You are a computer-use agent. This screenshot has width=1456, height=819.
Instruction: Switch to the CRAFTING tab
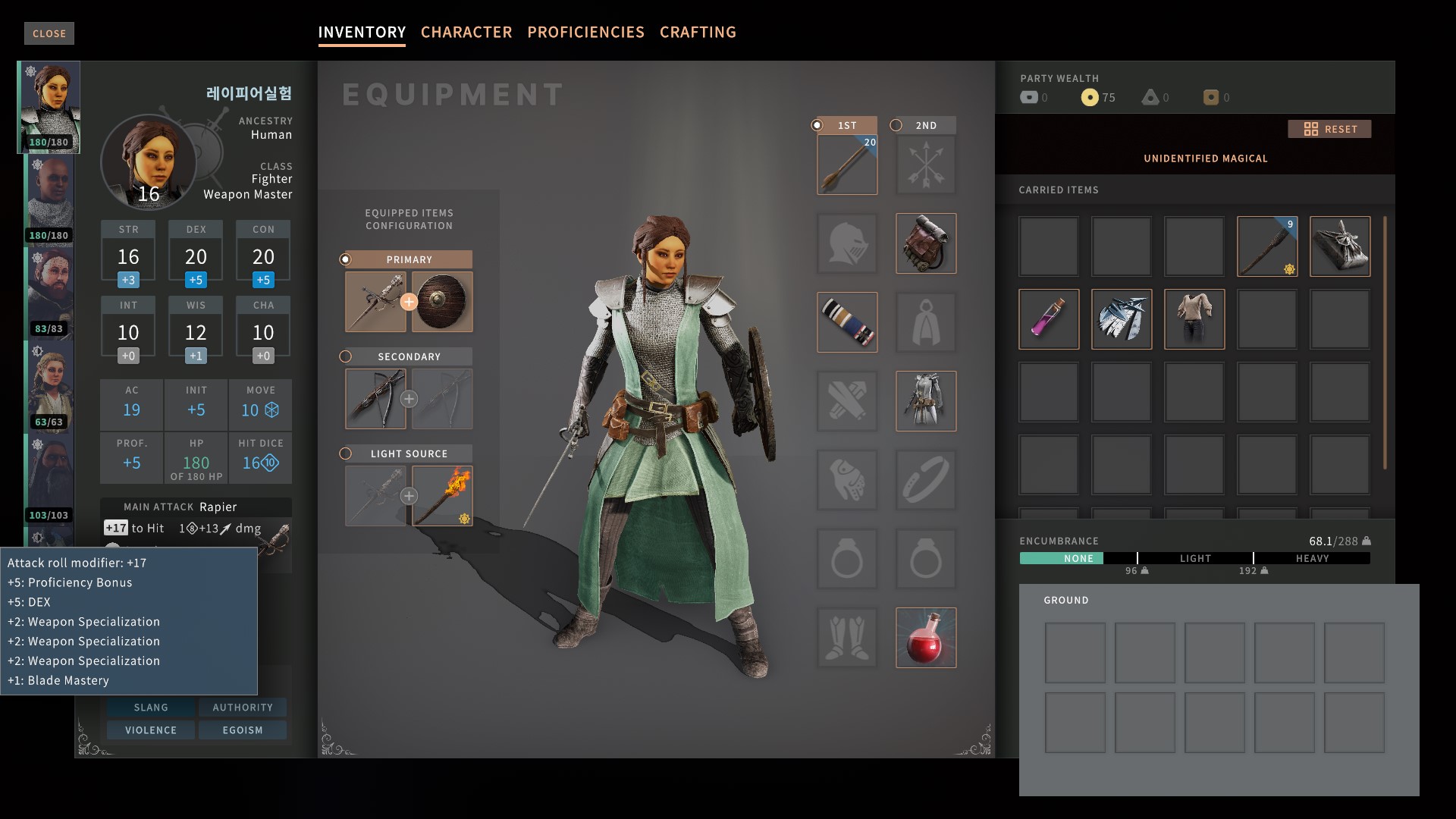(698, 32)
